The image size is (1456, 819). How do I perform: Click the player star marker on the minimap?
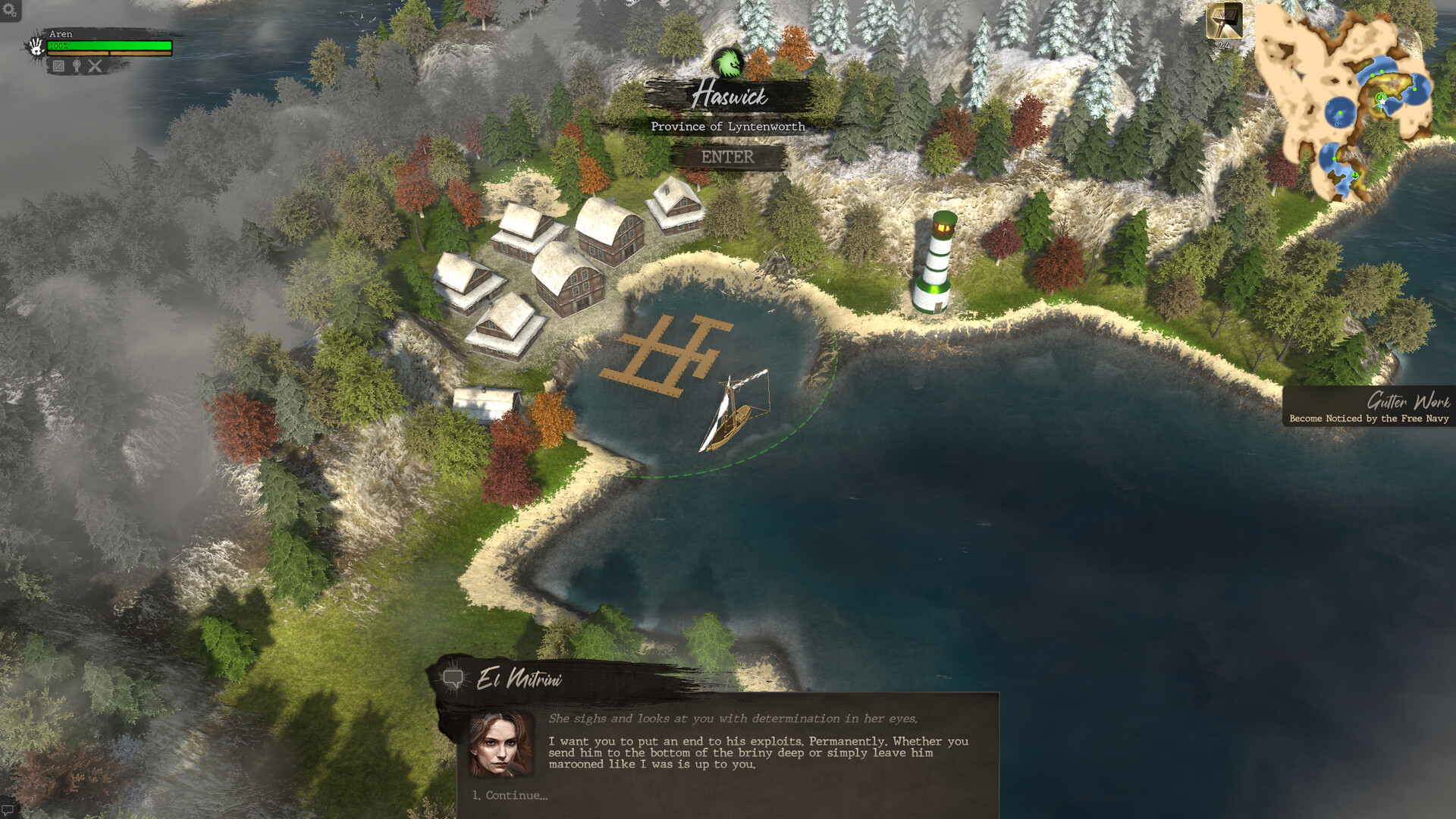point(1382,101)
